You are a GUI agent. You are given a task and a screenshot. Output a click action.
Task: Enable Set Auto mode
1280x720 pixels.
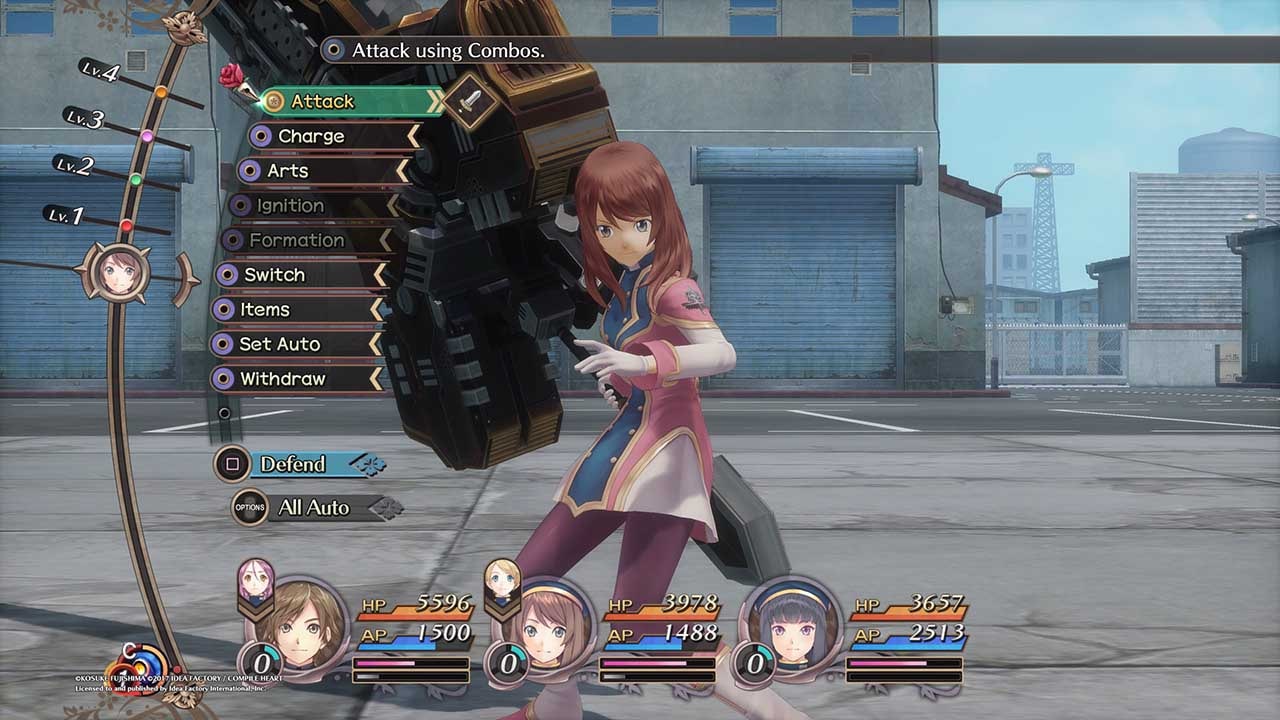click(x=280, y=345)
